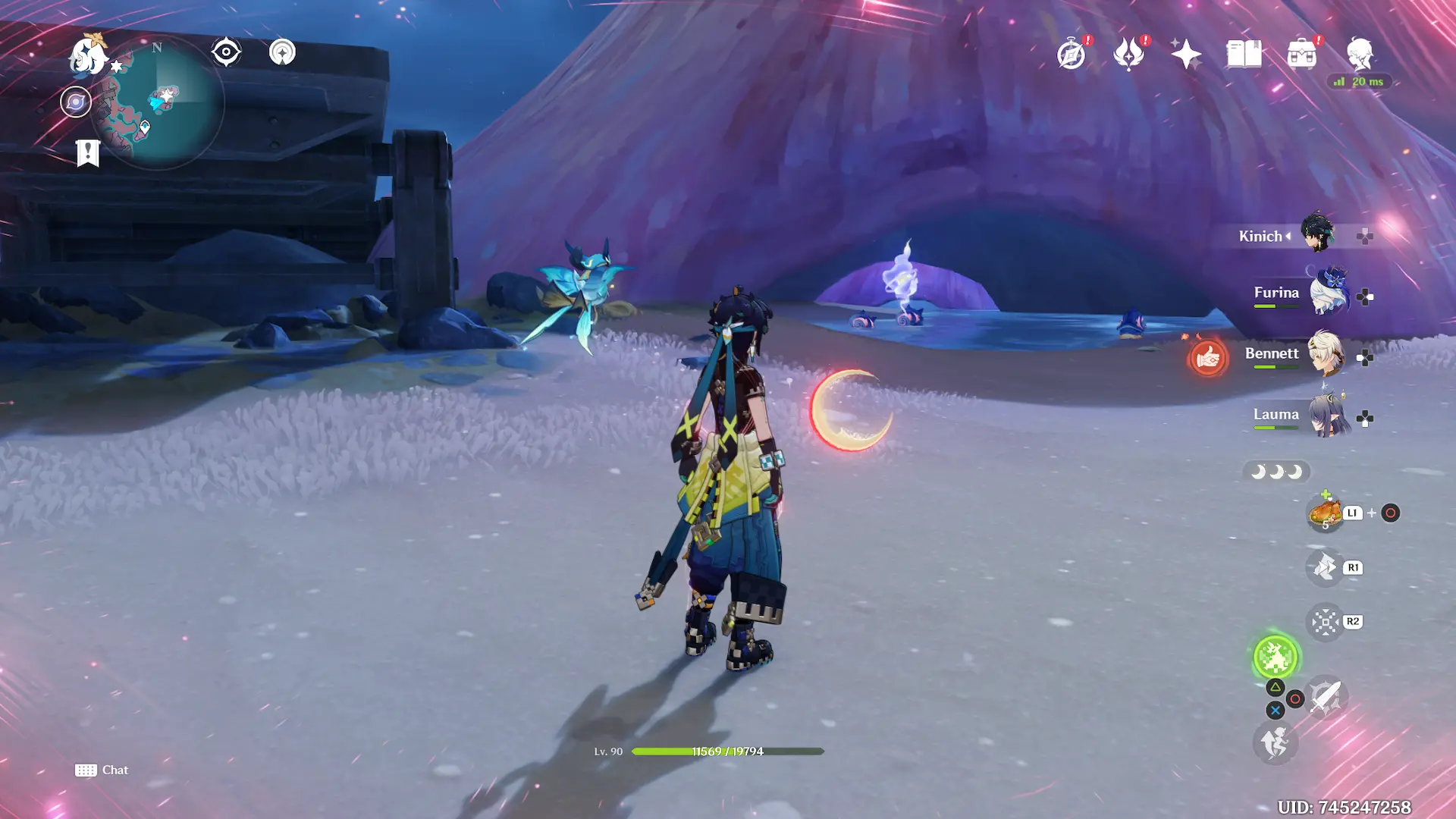Screen dimensions: 1456x819
Task: Toggle Elemental Sight eye icon
Action: 226,52
